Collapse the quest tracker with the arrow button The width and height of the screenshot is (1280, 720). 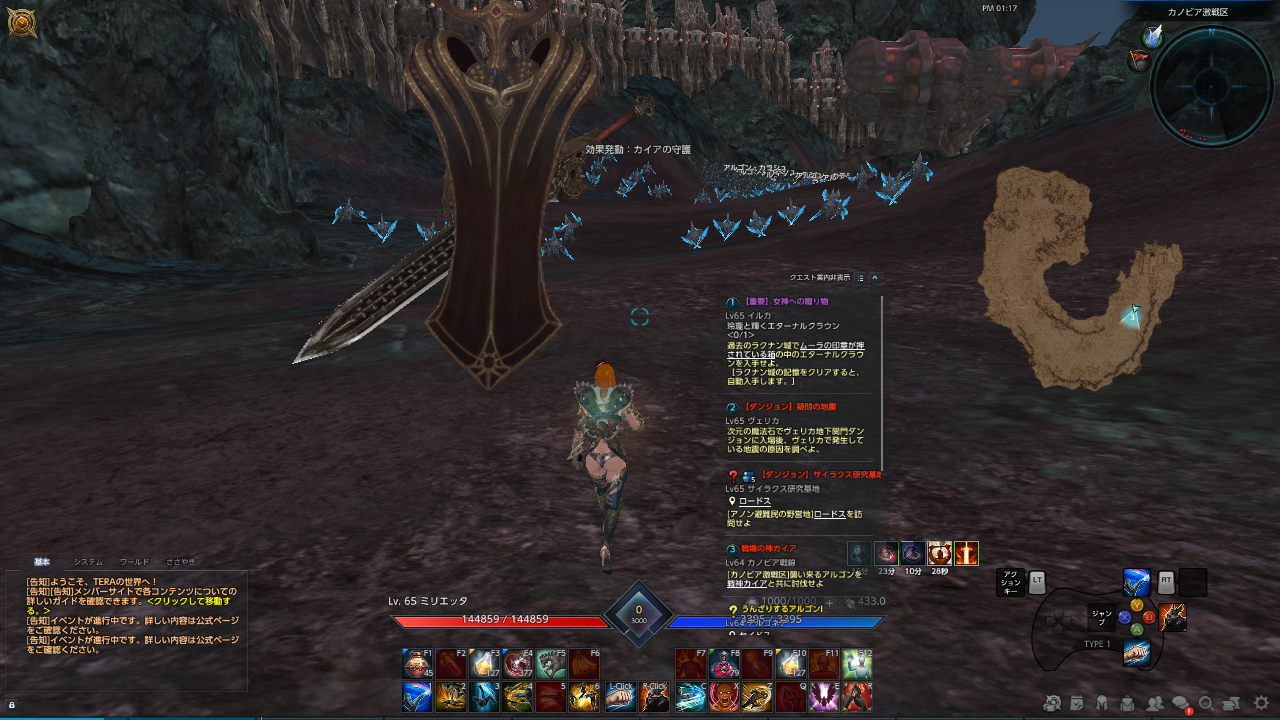(x=875, y=278)
